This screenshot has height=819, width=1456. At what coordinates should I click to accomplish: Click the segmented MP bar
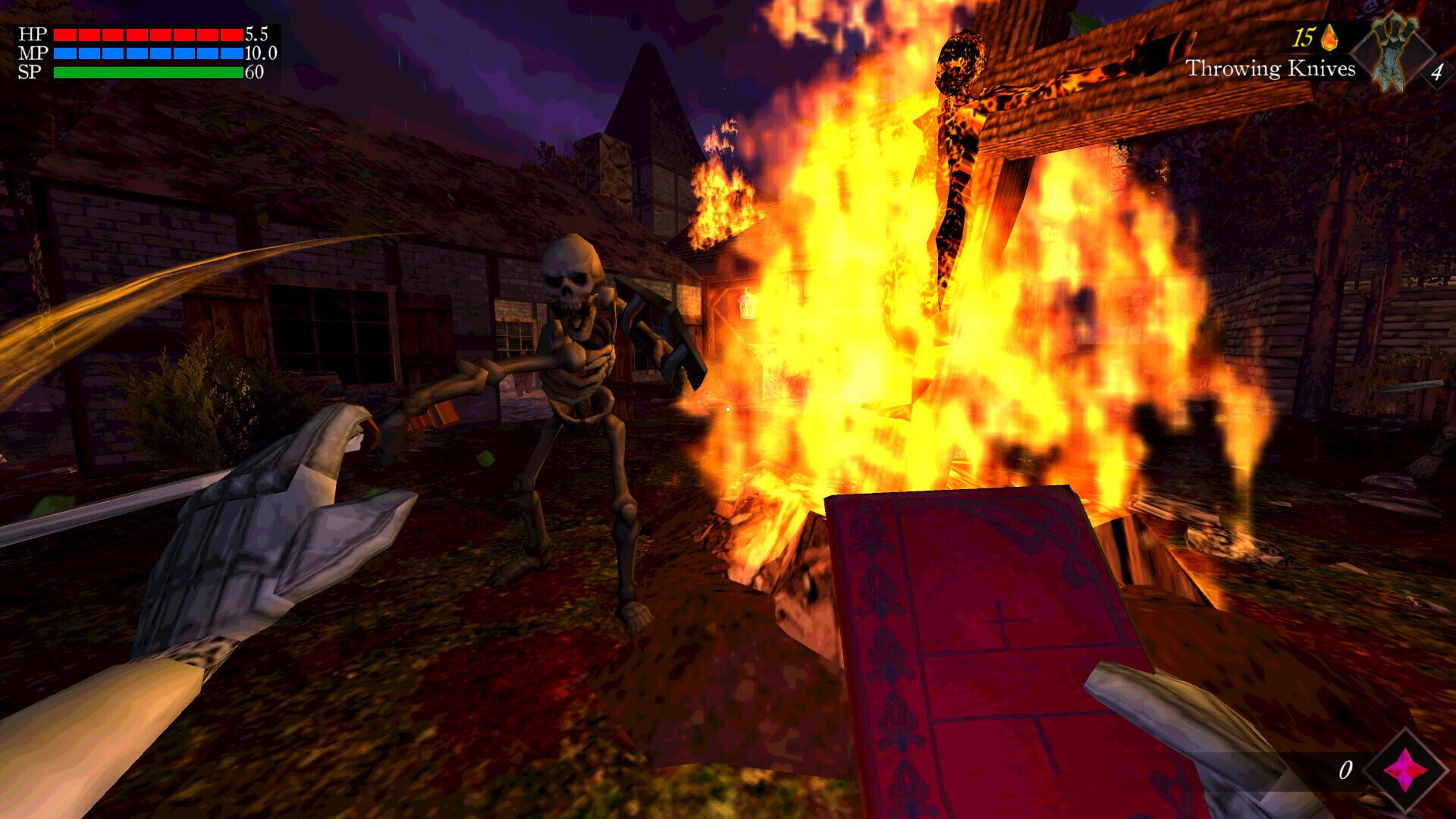pyautogui.click(x=148, y=53)
